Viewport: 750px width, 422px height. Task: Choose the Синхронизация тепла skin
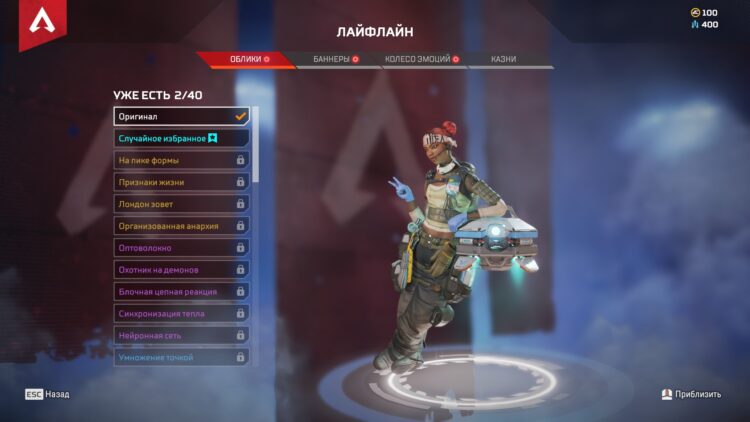pos(181,314)
